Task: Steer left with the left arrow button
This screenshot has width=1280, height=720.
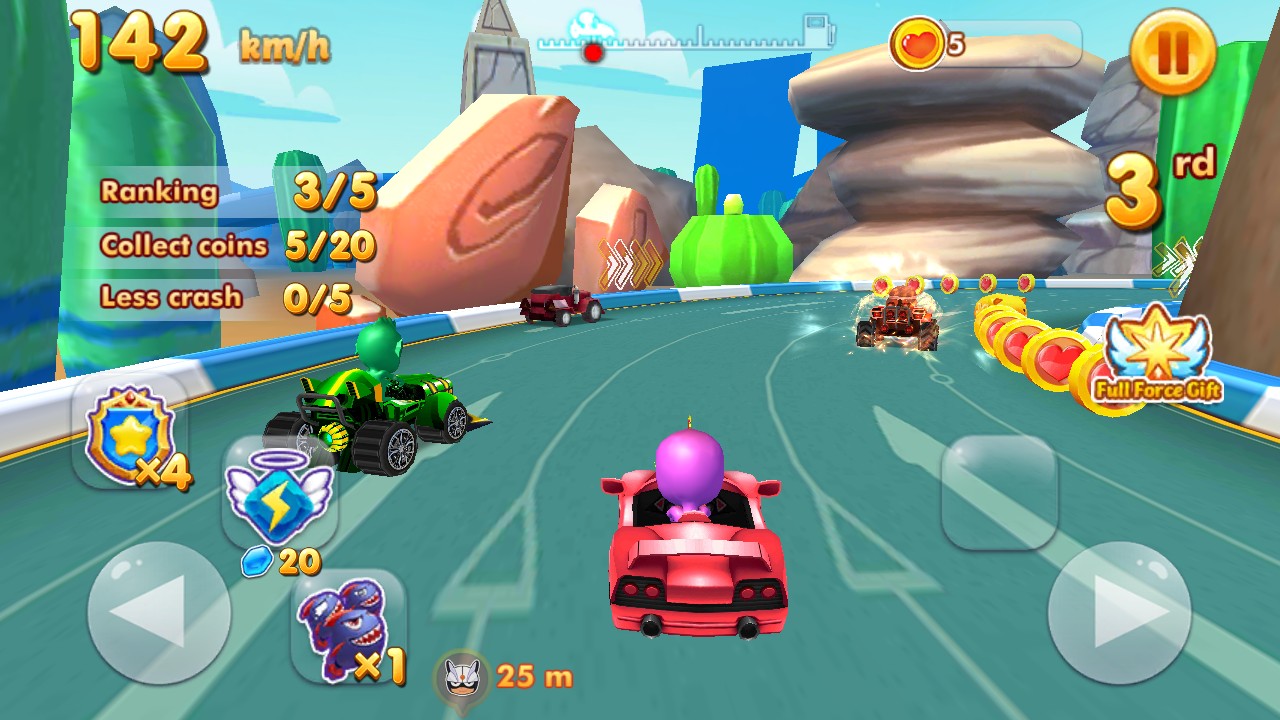Action: pyautogui.click(x=159, y=613)
